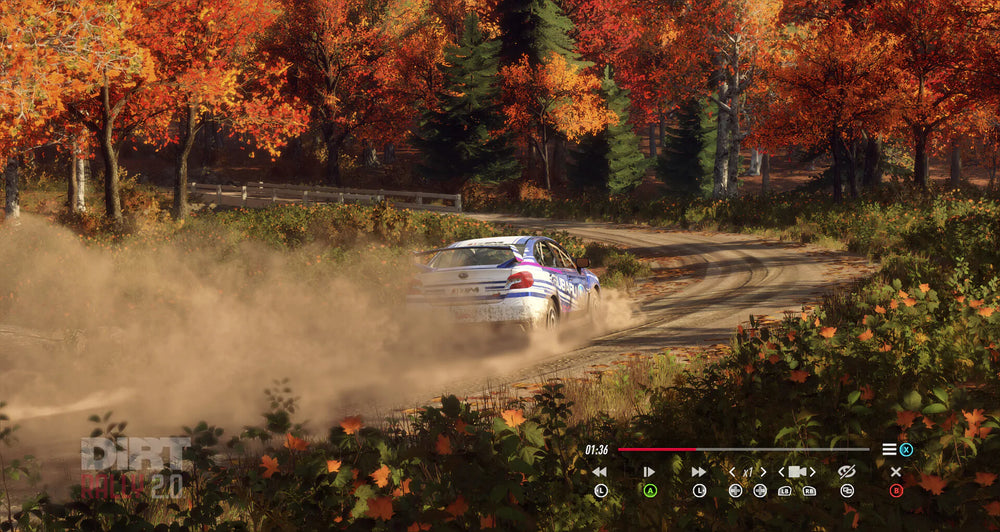
Task: Toggle replay play/pause
Action: point(649,472)
